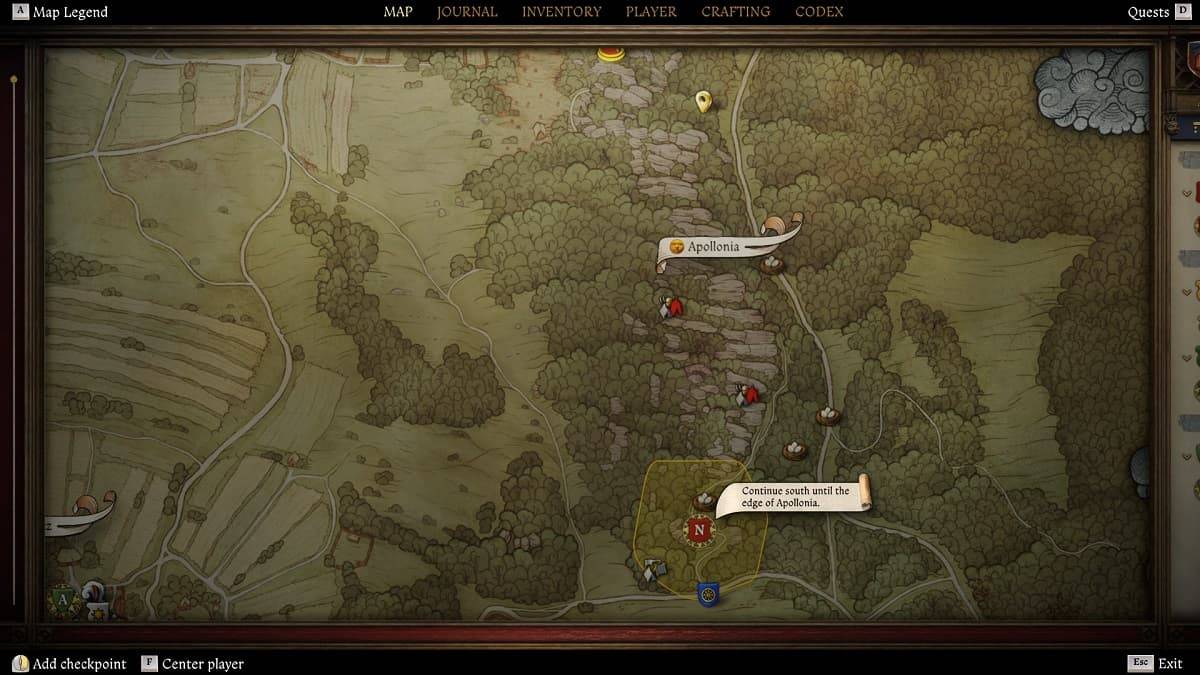Open the Inventory tab

click(561, 12)
